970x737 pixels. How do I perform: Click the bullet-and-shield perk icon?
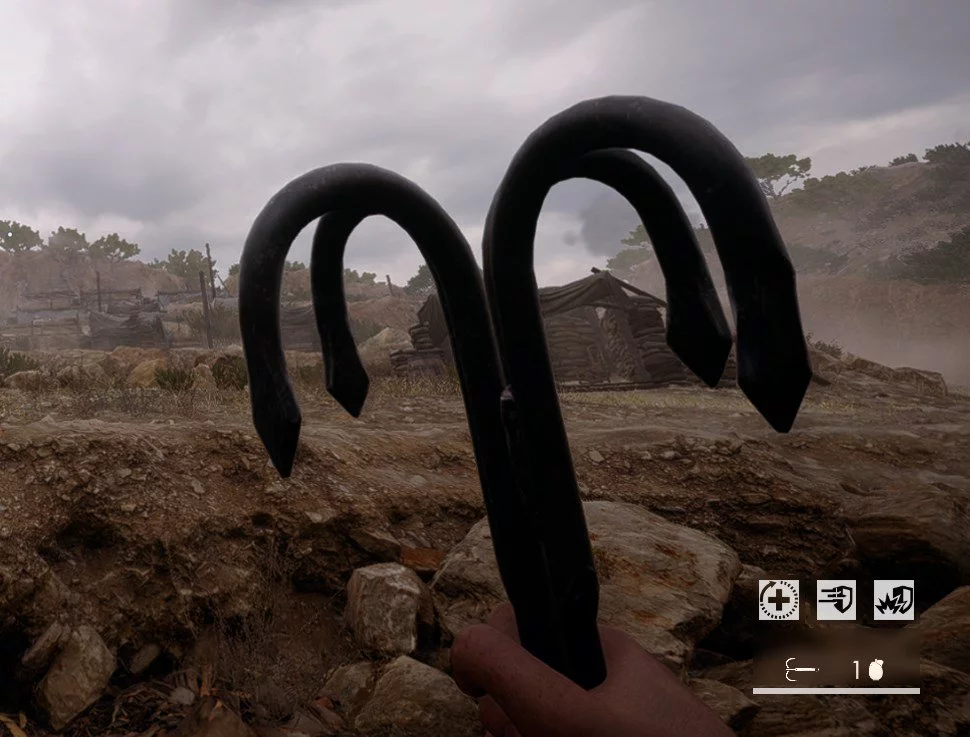pos(836,600)
